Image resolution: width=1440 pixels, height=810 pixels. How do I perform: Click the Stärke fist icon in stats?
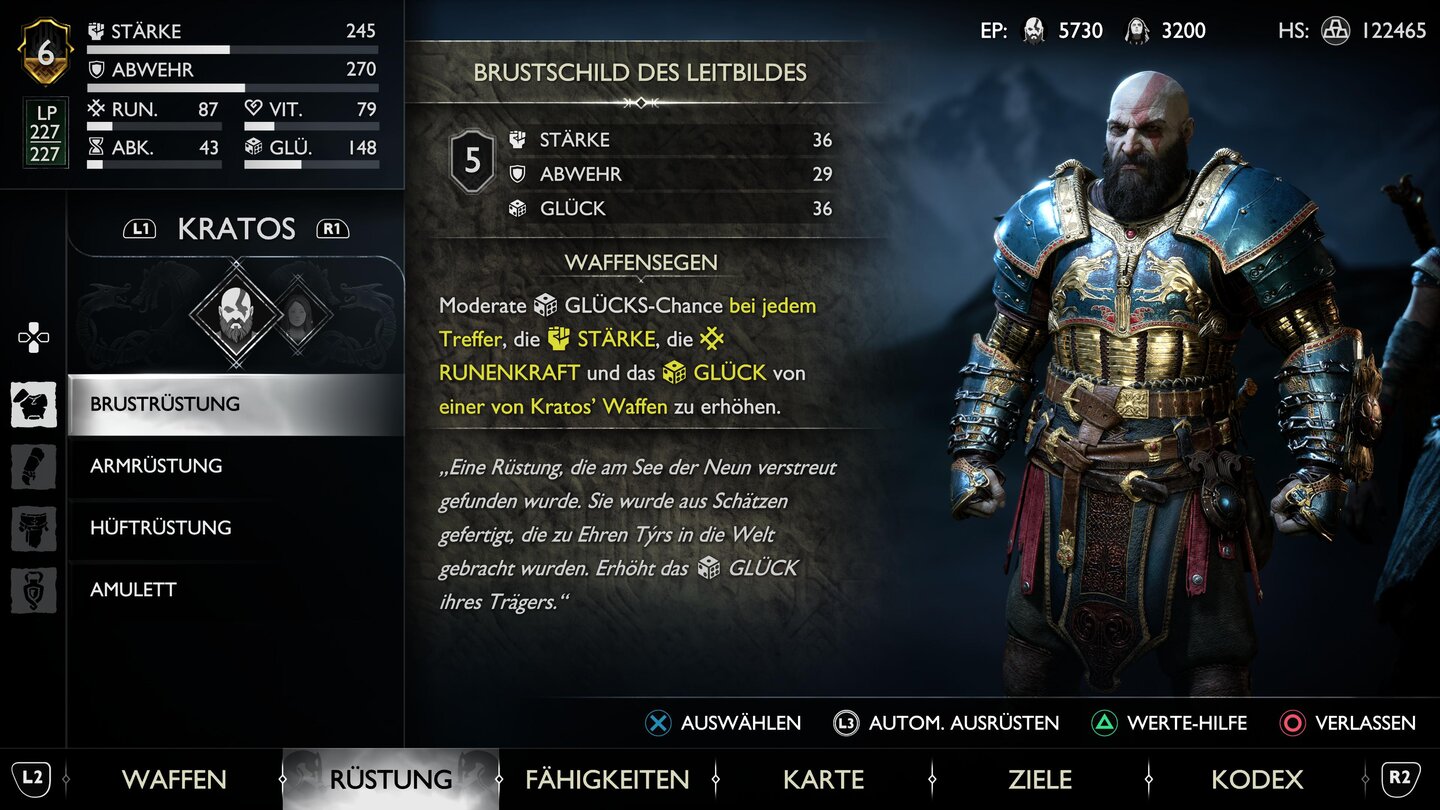(x=97, y=31)
